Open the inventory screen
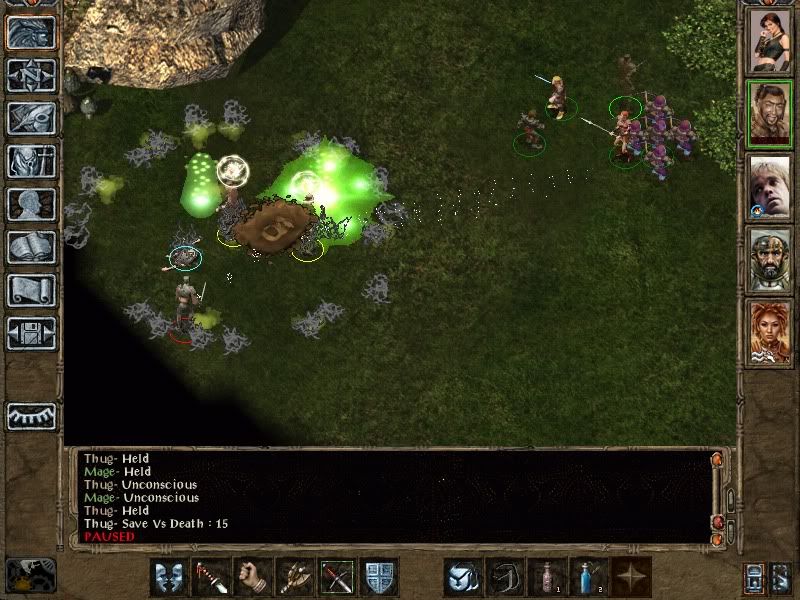 (31, 161)
